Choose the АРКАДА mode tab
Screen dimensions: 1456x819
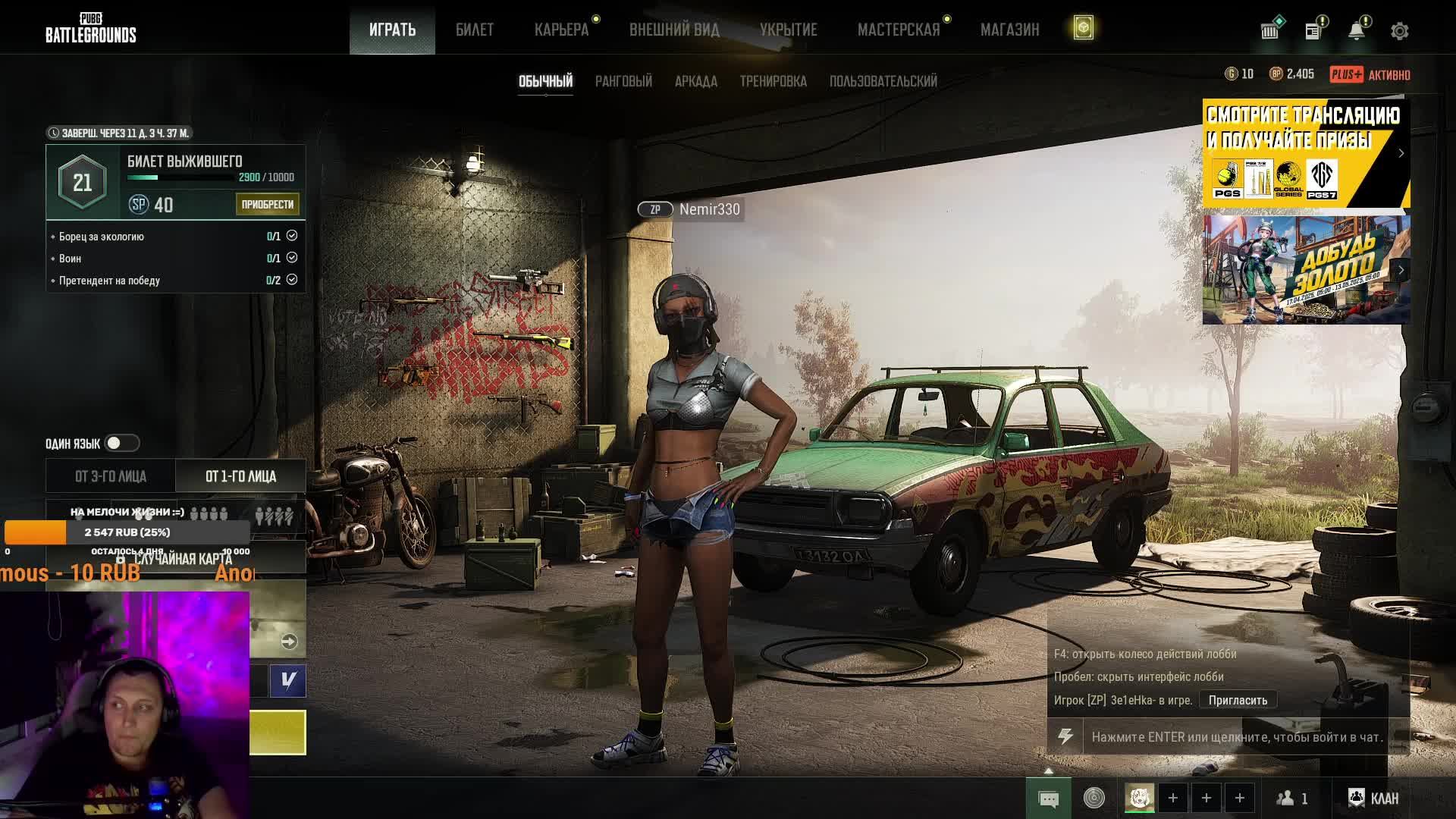pyautogui.click(x=695, y=81)
